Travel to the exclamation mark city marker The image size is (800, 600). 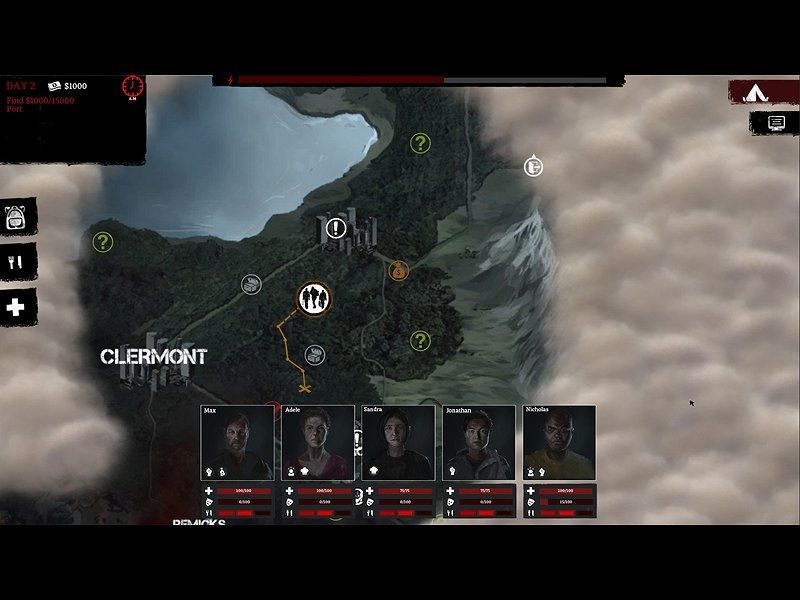337,229
